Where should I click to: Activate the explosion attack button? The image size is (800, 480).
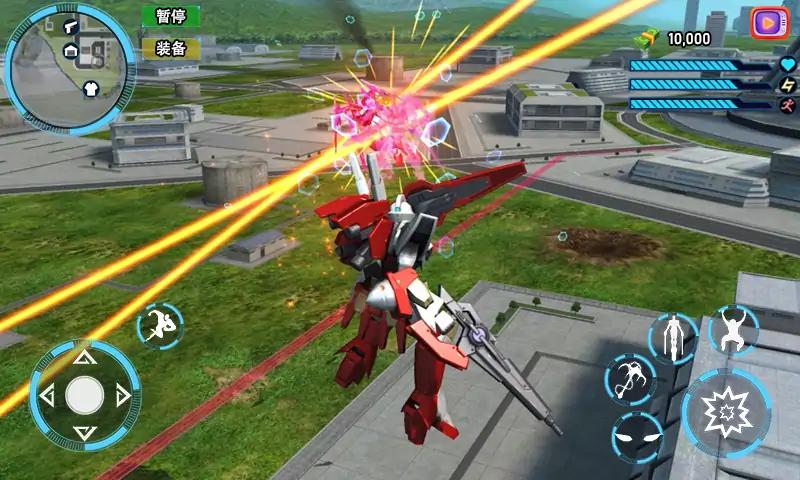coord(726,412)
